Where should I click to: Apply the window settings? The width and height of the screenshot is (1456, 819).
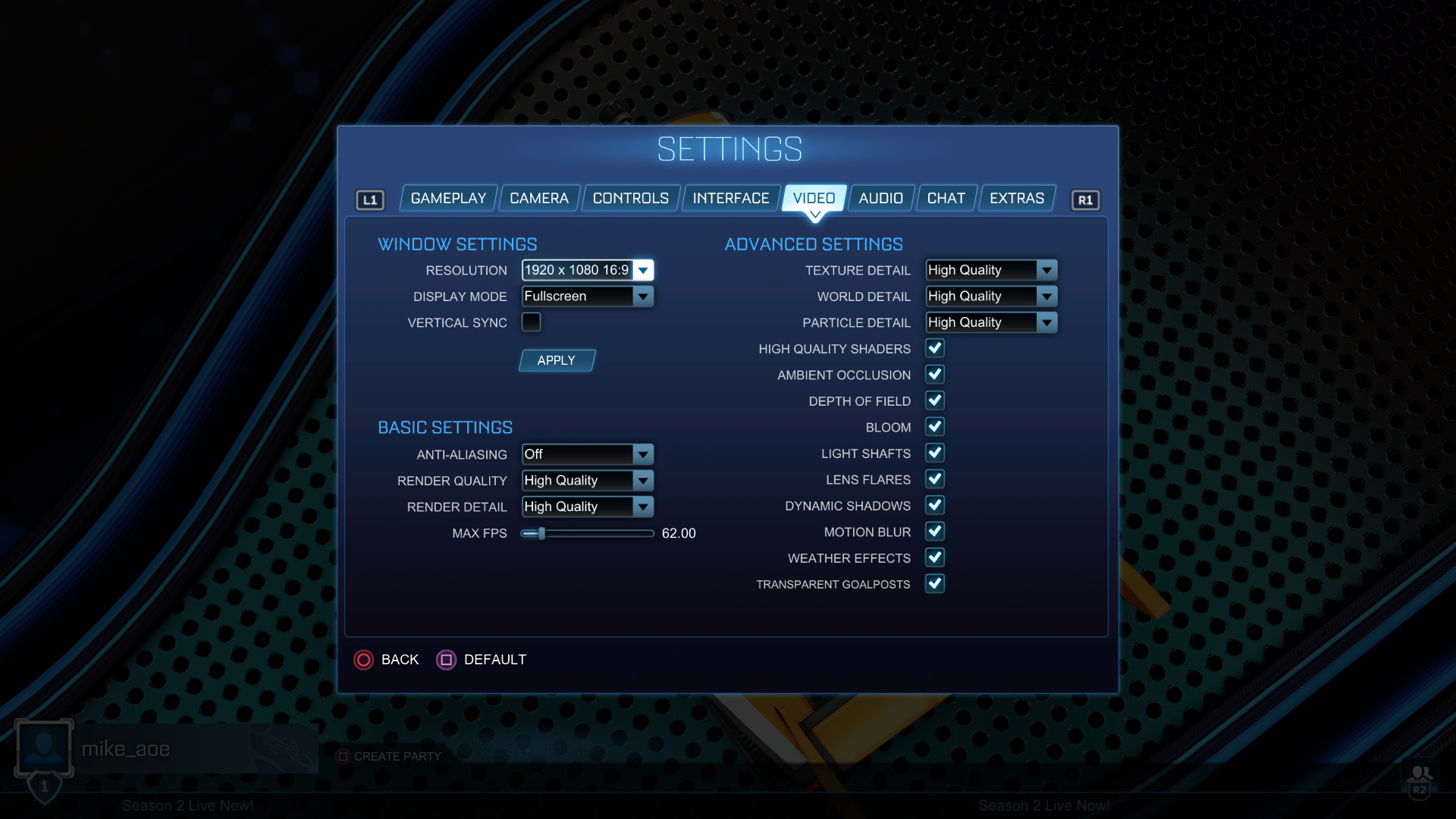pyautogui.click(x=557, y=361)
